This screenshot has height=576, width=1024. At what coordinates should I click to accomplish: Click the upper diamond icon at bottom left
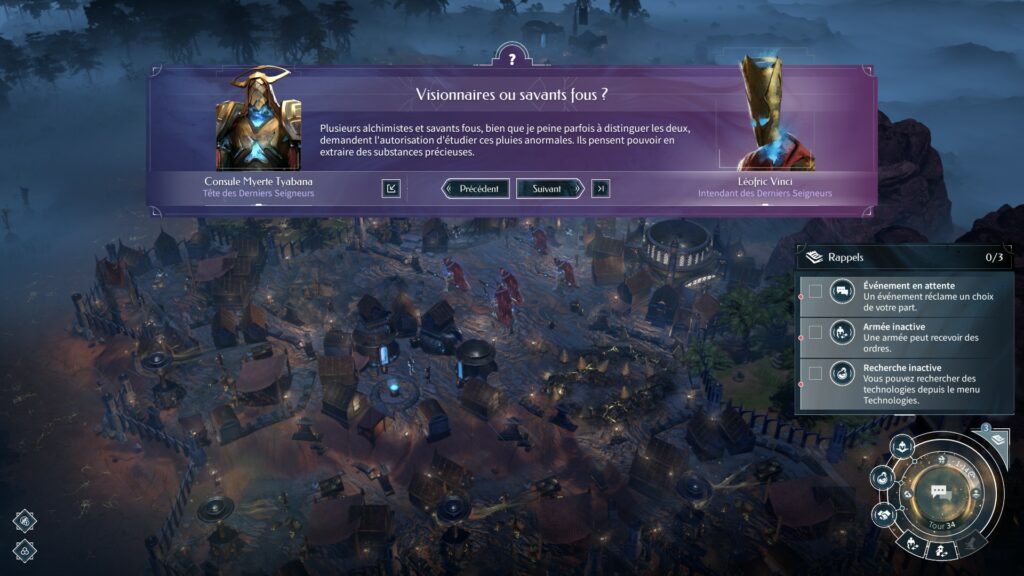click(x=25, y=519)
